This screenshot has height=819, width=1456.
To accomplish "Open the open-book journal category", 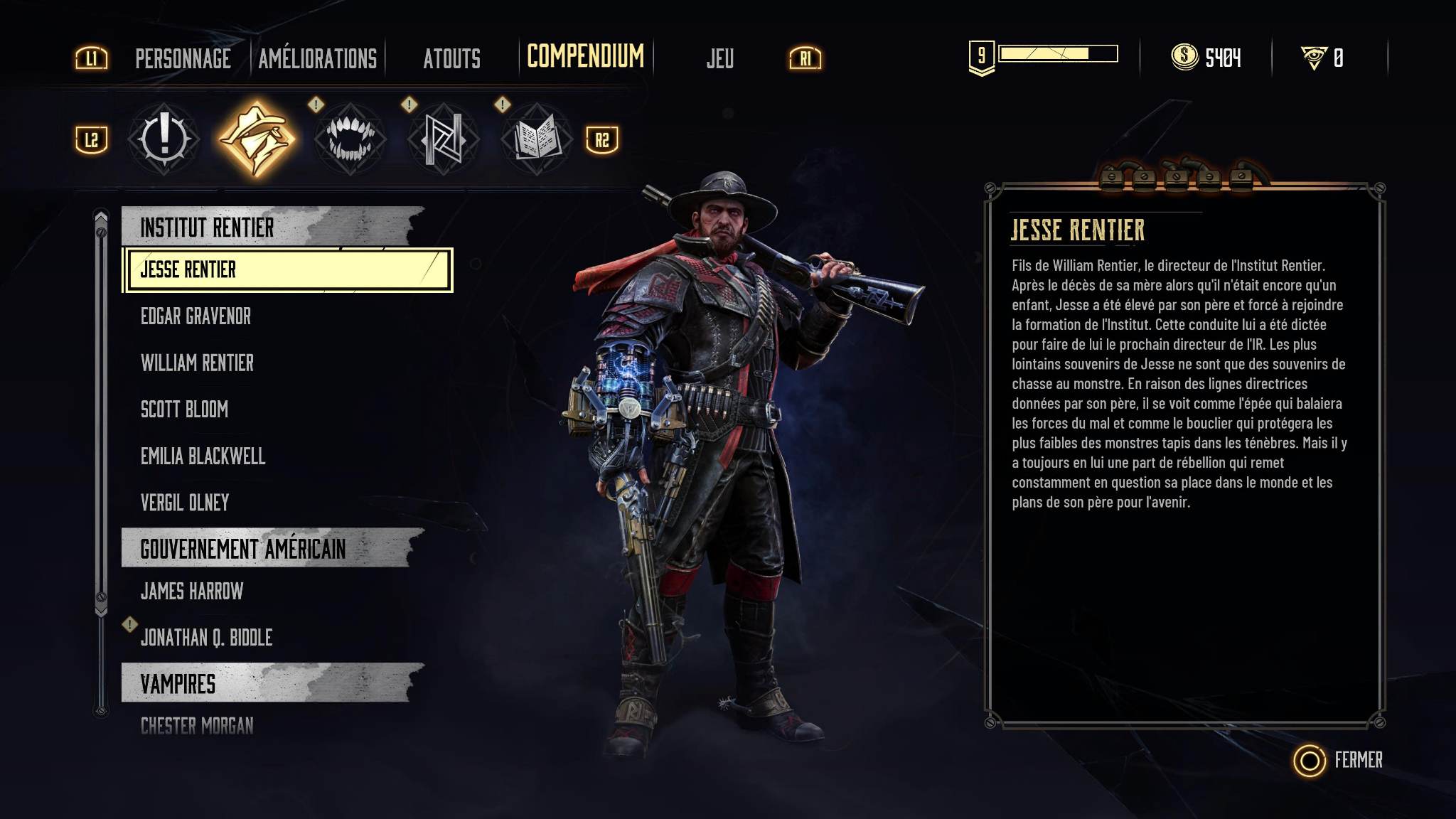I will tap(535, 139).
